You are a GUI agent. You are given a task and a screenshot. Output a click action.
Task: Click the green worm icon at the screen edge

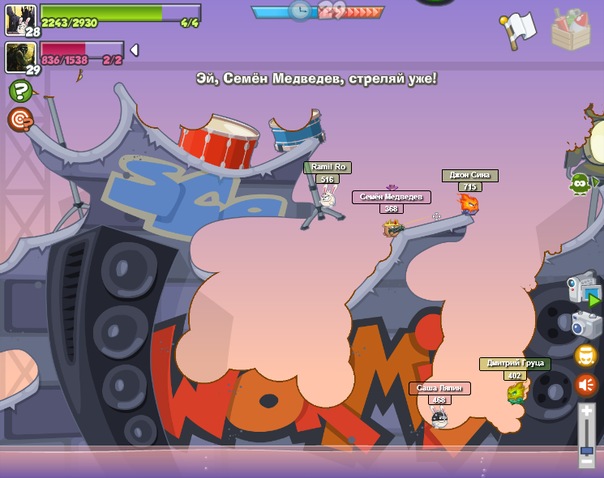(x=580, y=183)
